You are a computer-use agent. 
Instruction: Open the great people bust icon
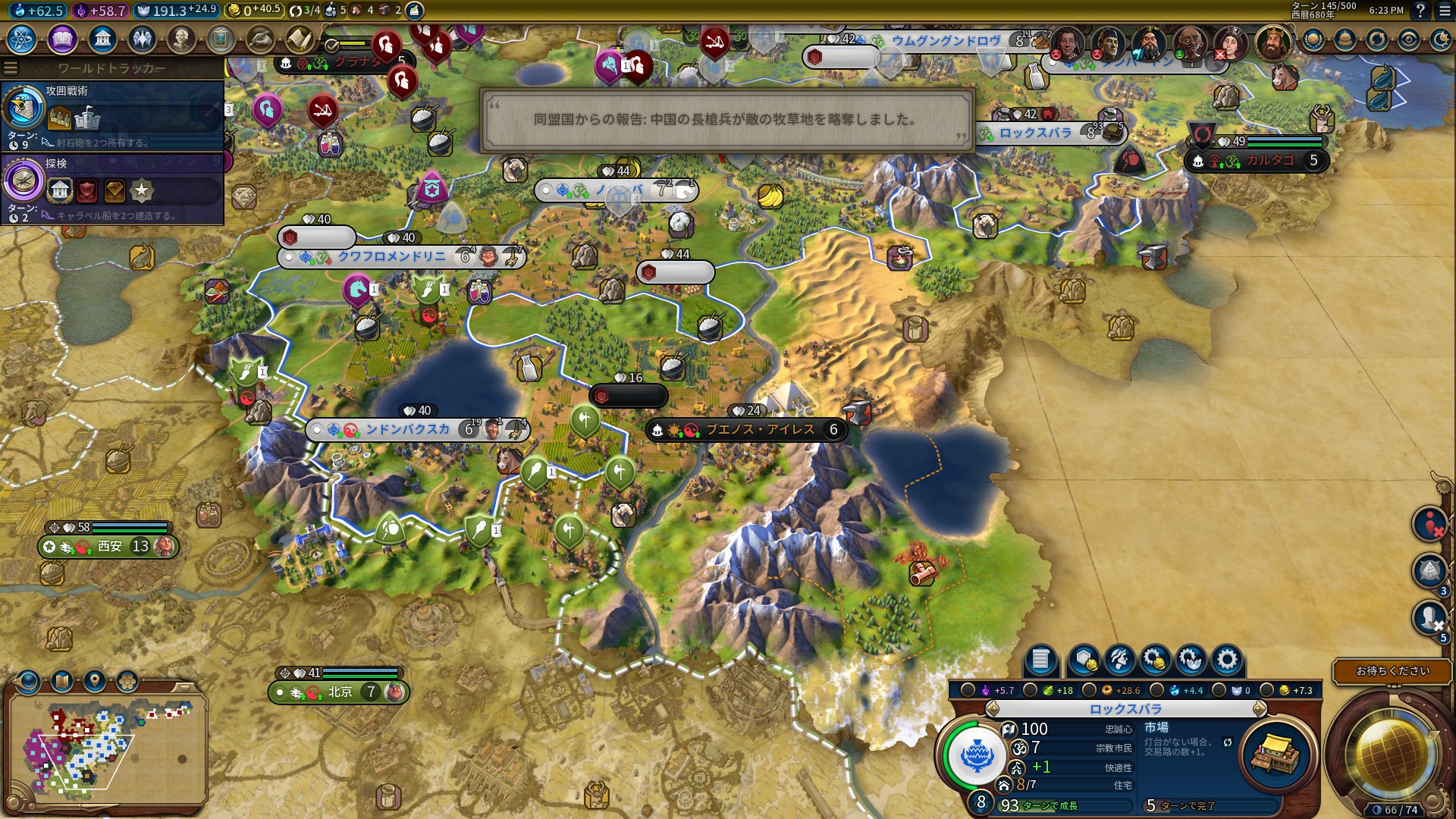click(x=181, y=39)
